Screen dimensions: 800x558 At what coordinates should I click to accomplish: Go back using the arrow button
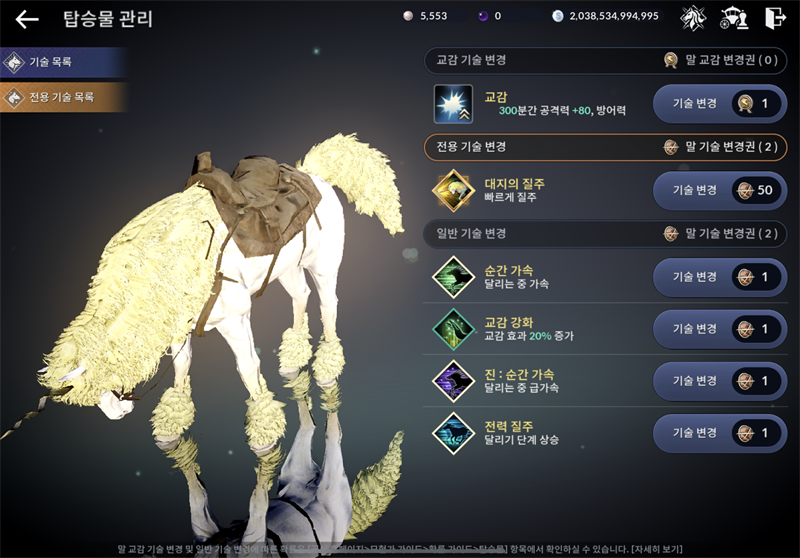tap(27, 19)
